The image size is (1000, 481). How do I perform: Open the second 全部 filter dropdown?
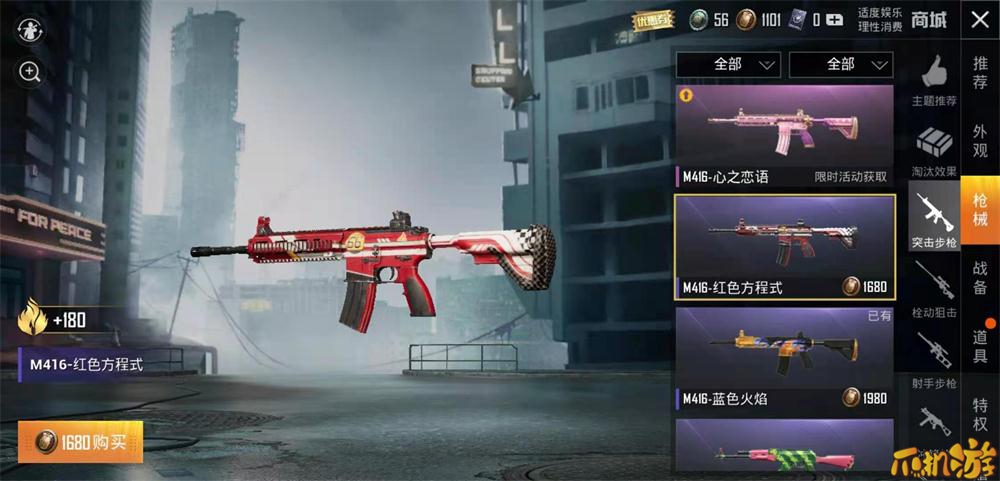pos(841,65)
